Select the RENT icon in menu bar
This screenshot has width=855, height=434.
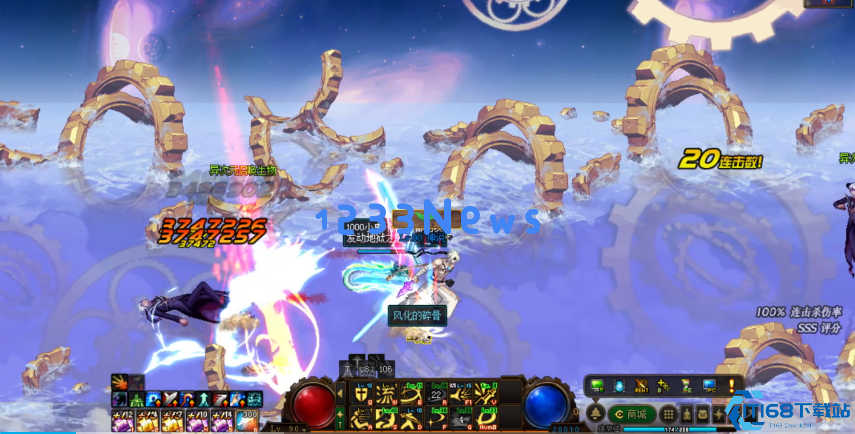[642, 385]
